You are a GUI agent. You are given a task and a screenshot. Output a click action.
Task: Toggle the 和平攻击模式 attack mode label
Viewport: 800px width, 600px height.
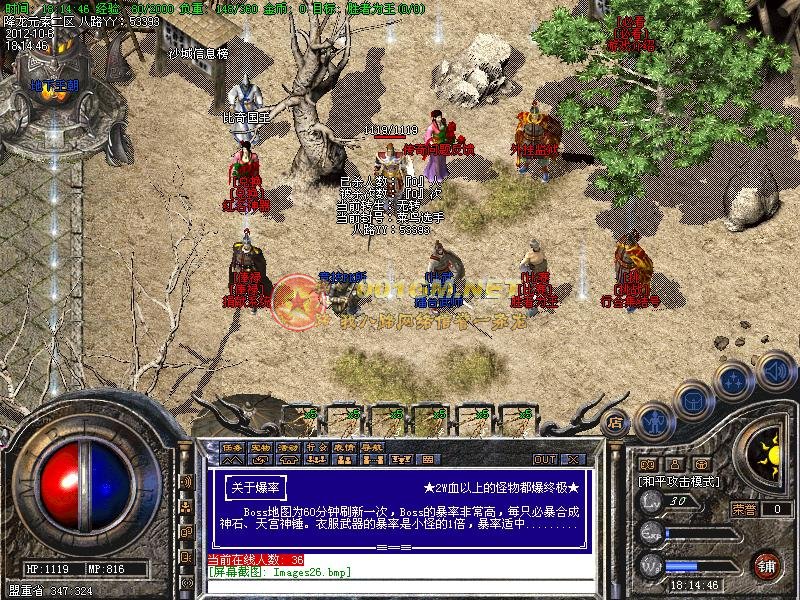(678, 482)
